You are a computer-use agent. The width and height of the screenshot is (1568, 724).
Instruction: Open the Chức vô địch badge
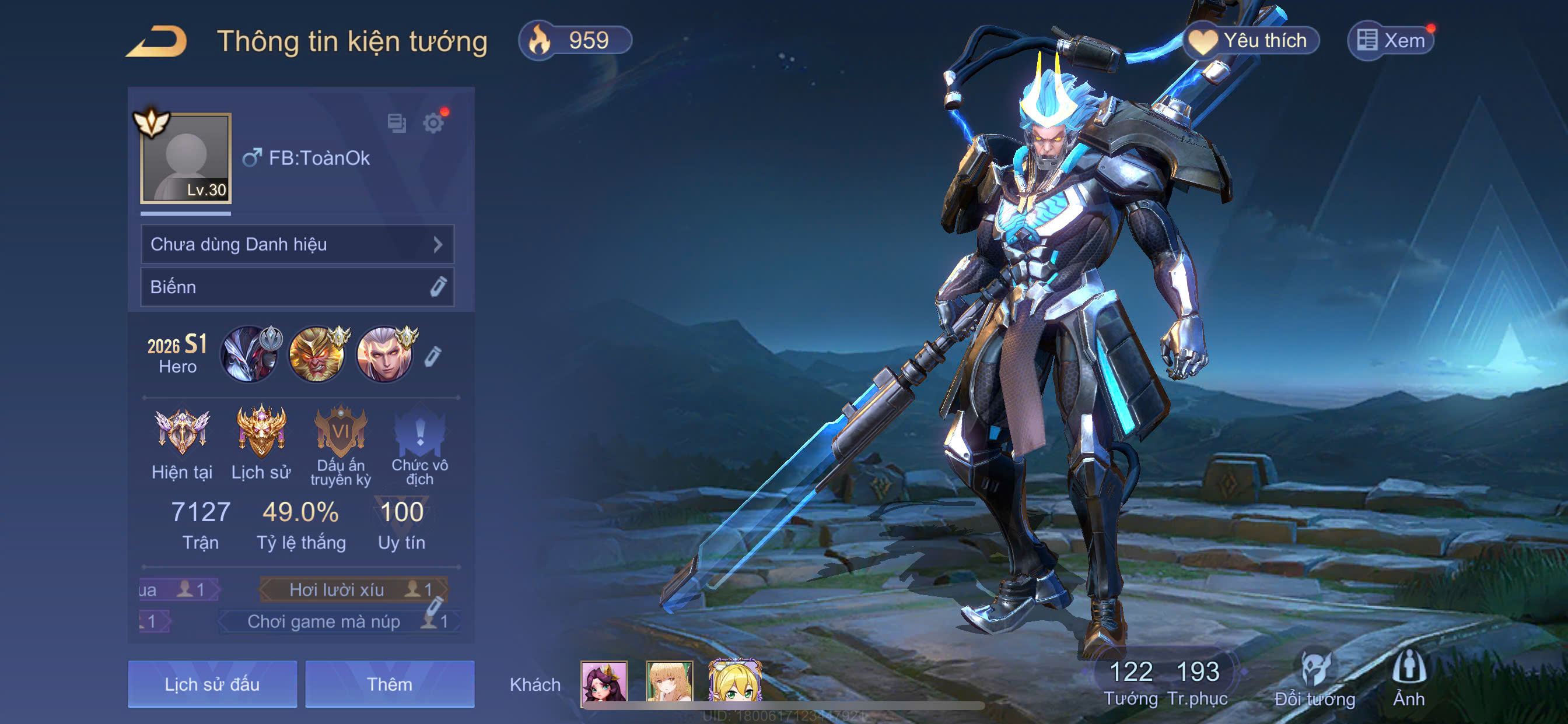click(419, 444)
